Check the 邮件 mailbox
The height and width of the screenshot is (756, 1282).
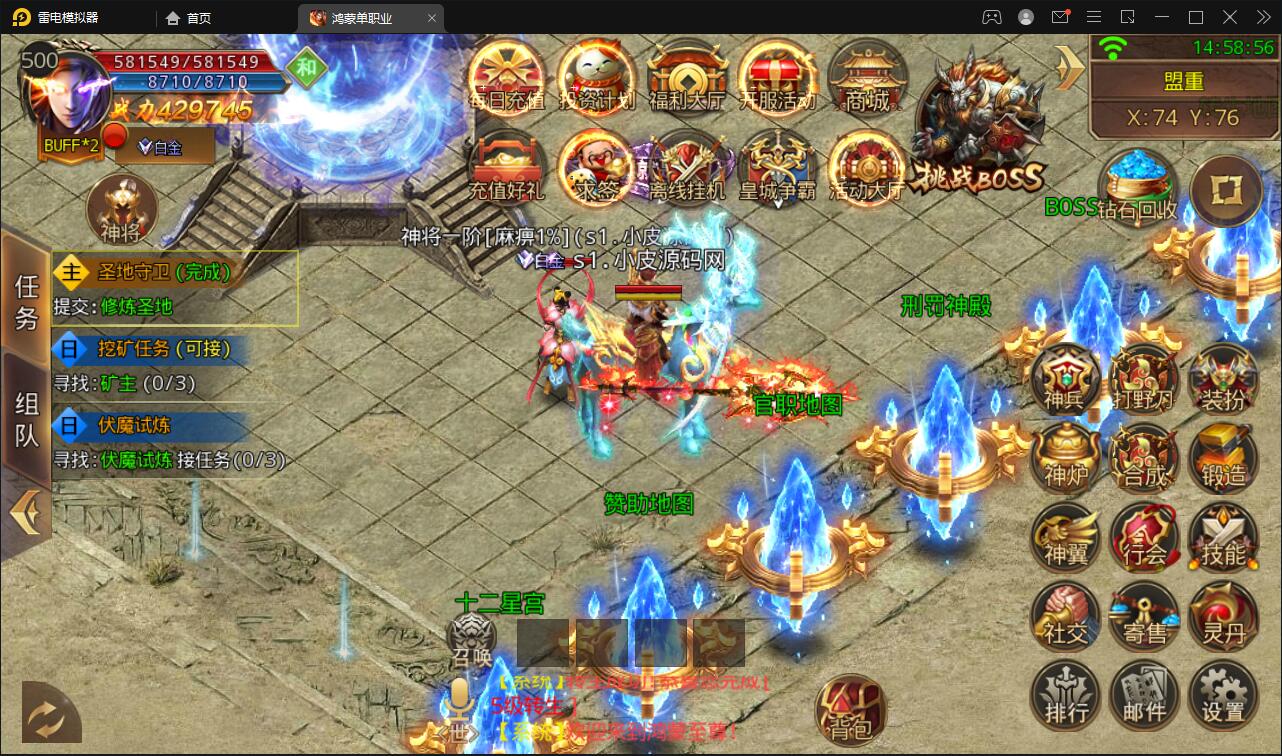point(1144,694)
